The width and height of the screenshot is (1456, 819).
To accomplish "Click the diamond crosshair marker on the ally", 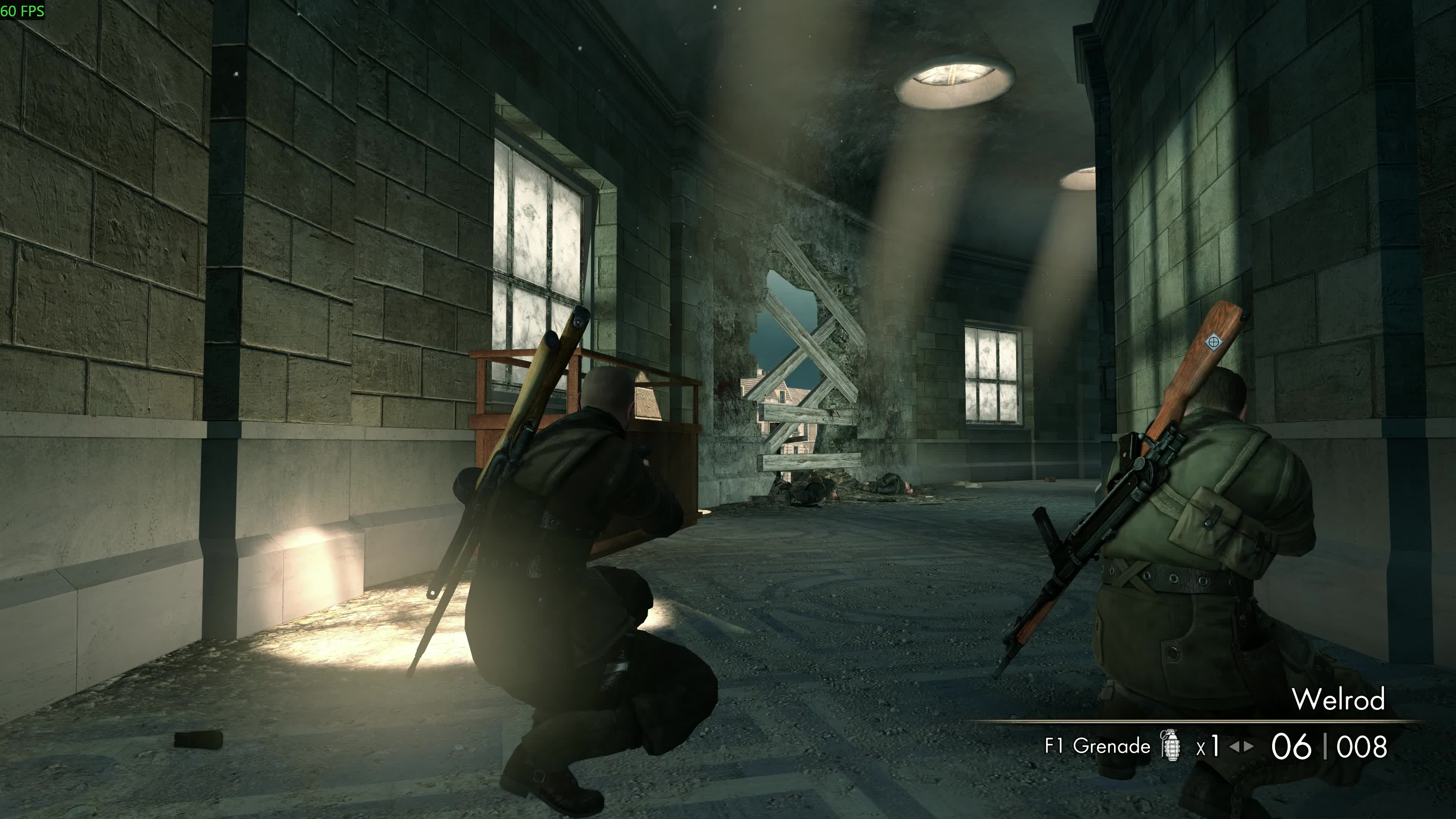I will [x=1213, y=341].
